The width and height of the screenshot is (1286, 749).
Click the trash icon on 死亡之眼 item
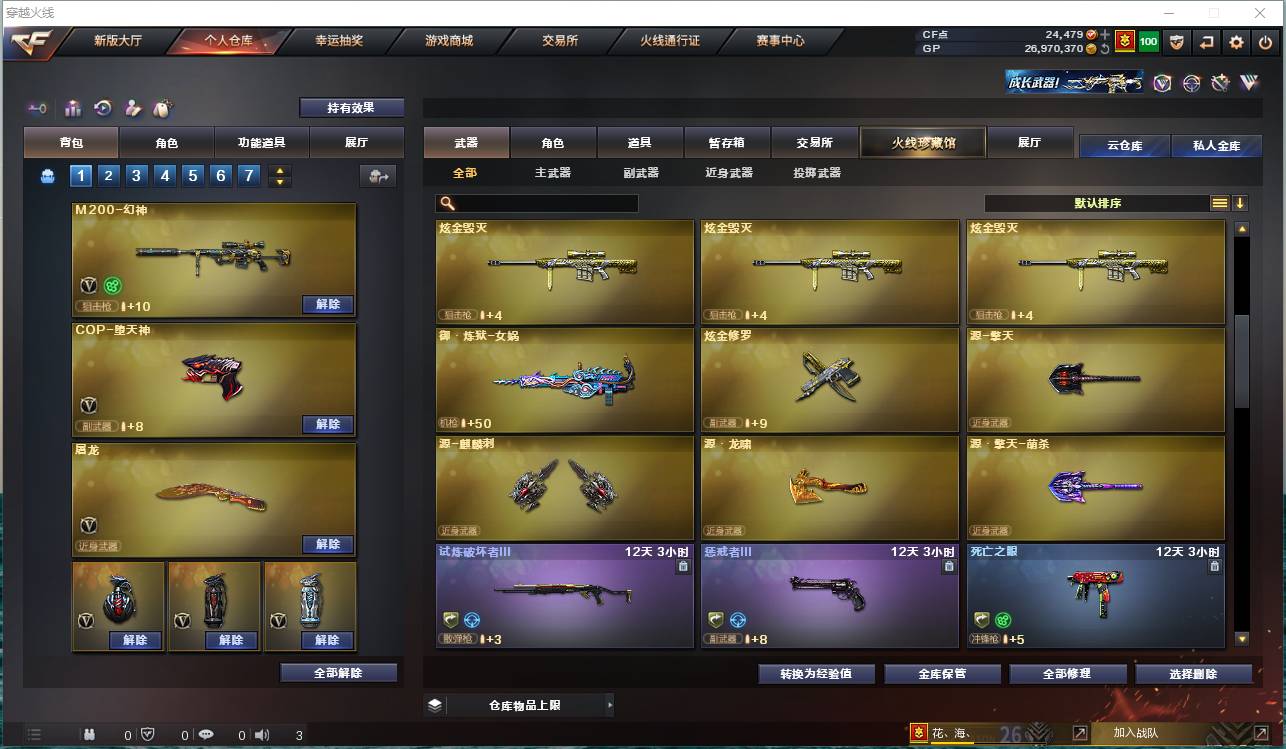pyautogui.click(x=1214, y=565)
